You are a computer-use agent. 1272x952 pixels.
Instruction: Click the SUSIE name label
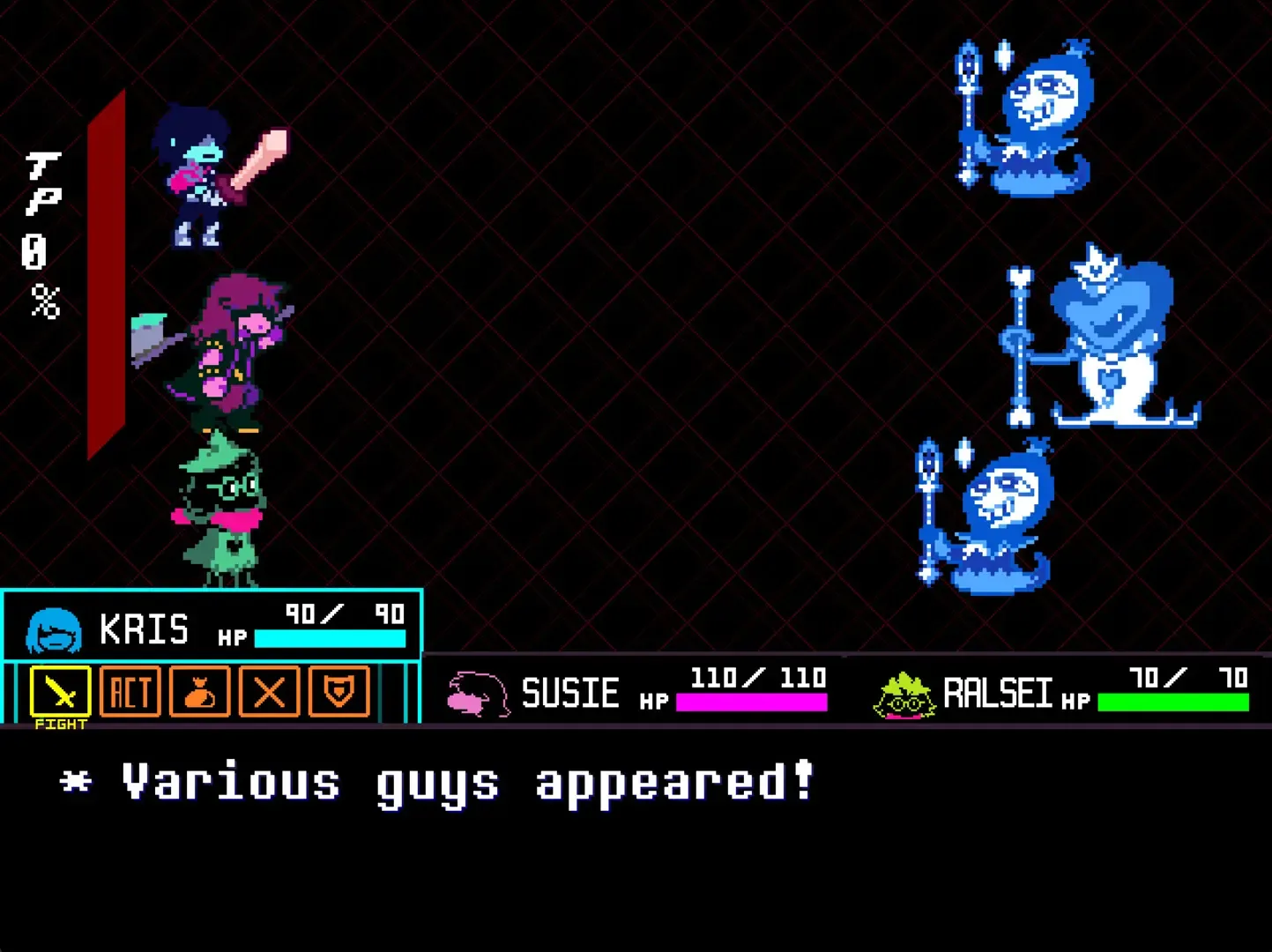570,694
